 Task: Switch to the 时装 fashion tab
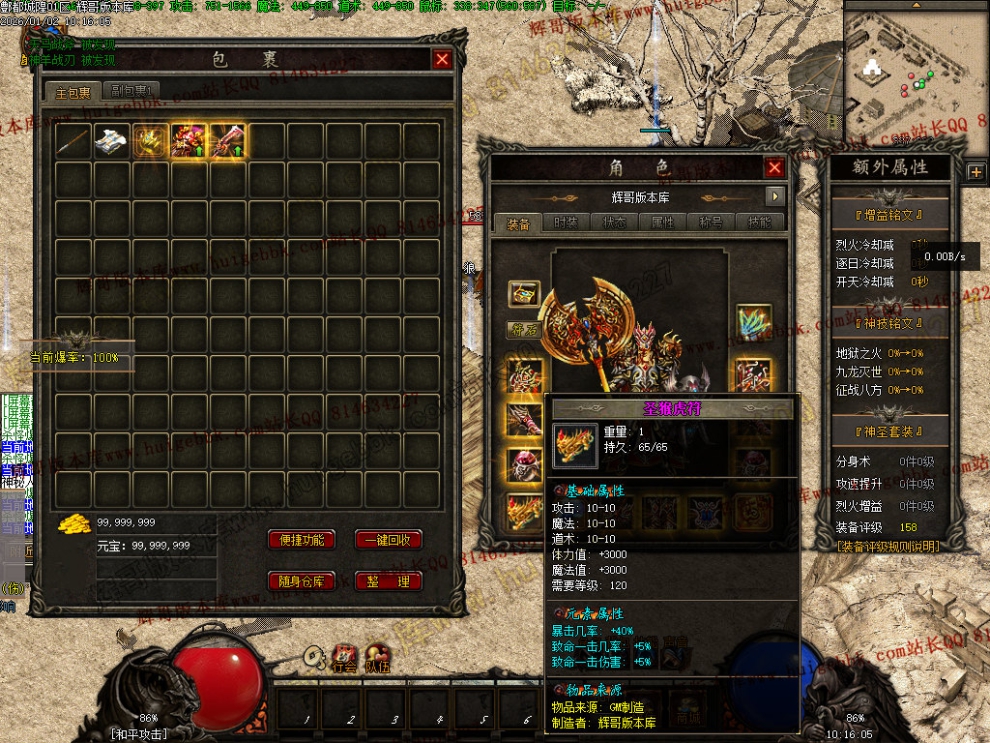tap(566, 222)
